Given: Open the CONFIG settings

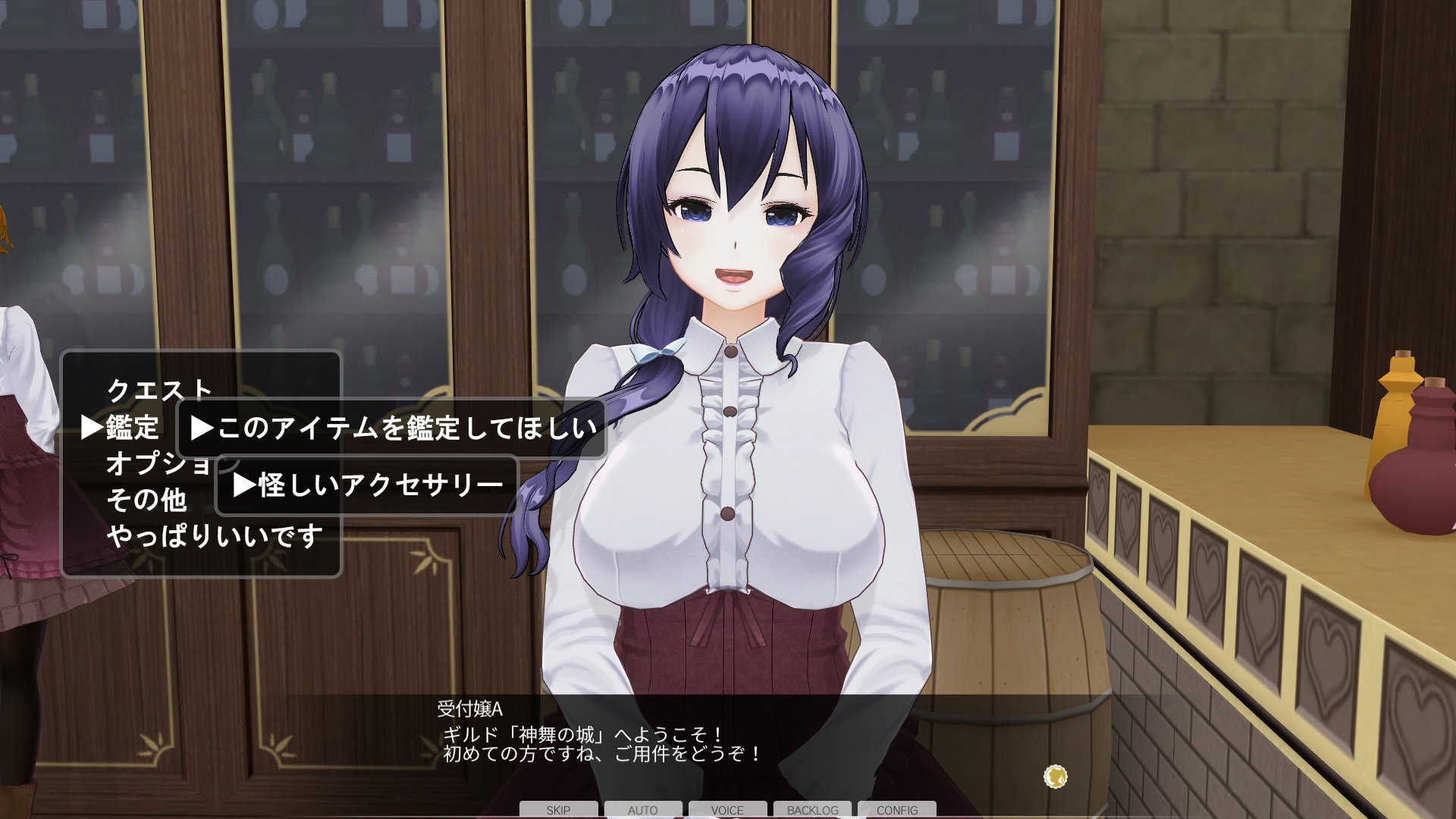Looking at the screenshot, I should coord(897,810).
